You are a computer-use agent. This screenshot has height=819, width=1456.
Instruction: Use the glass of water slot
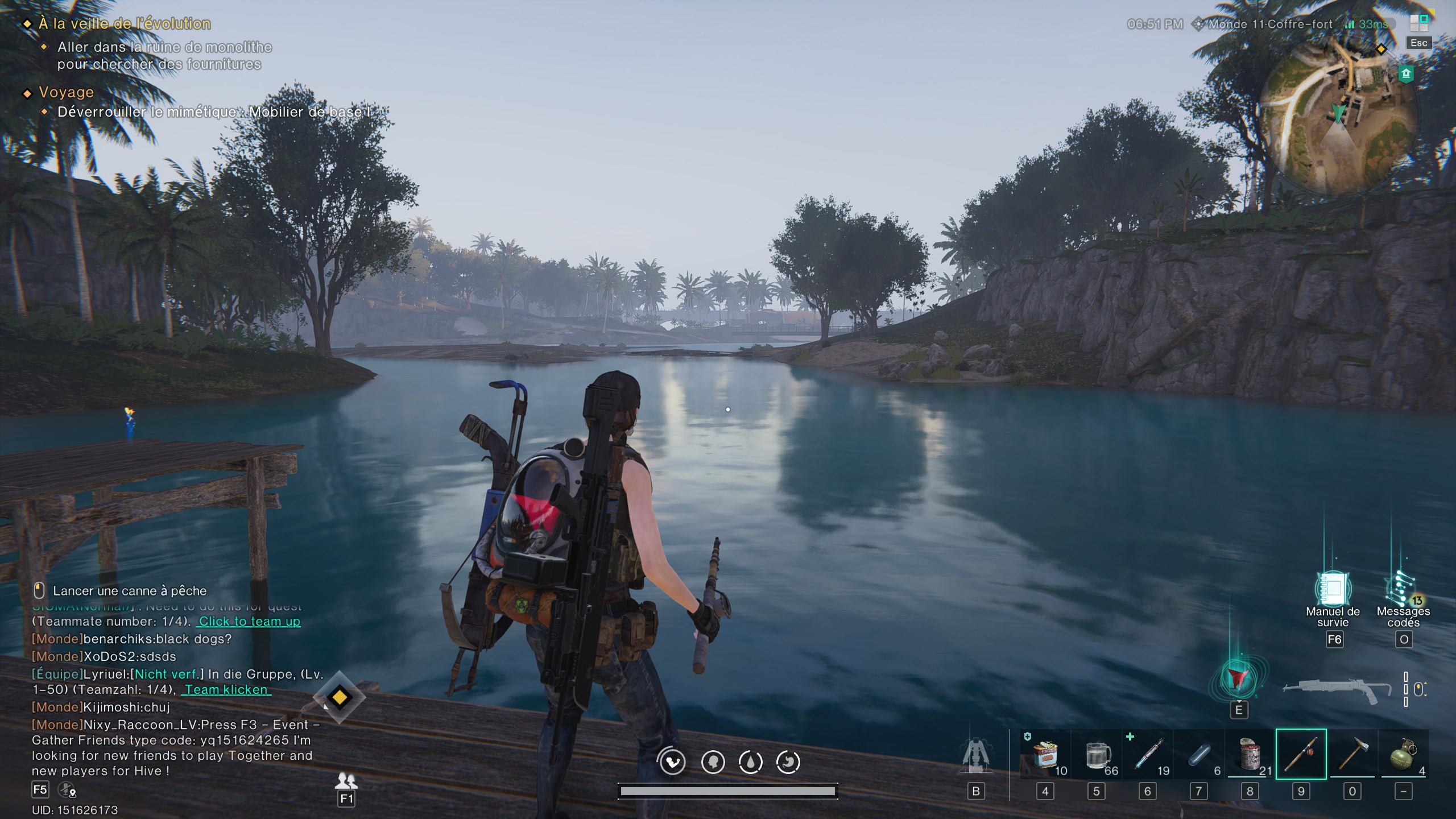1097,754
